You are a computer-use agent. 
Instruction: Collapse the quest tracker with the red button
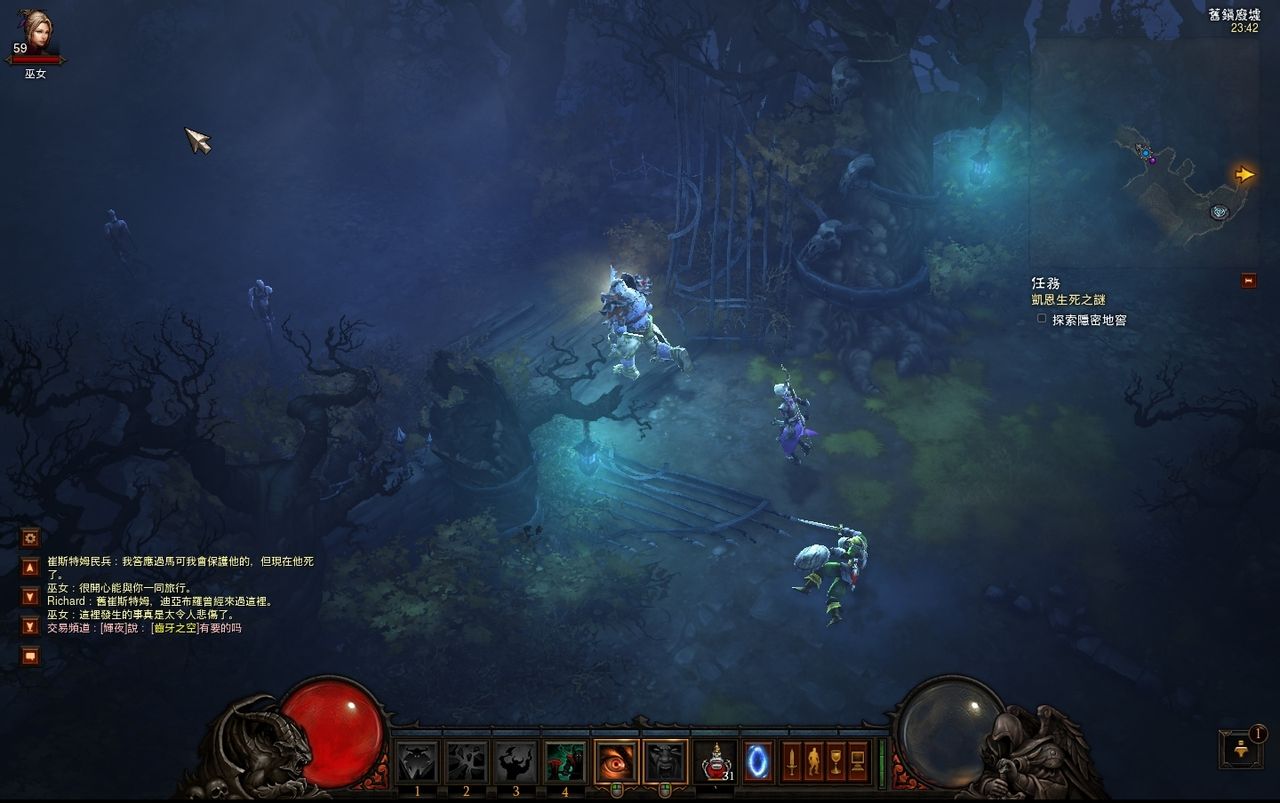click(x=1248, y=281)
